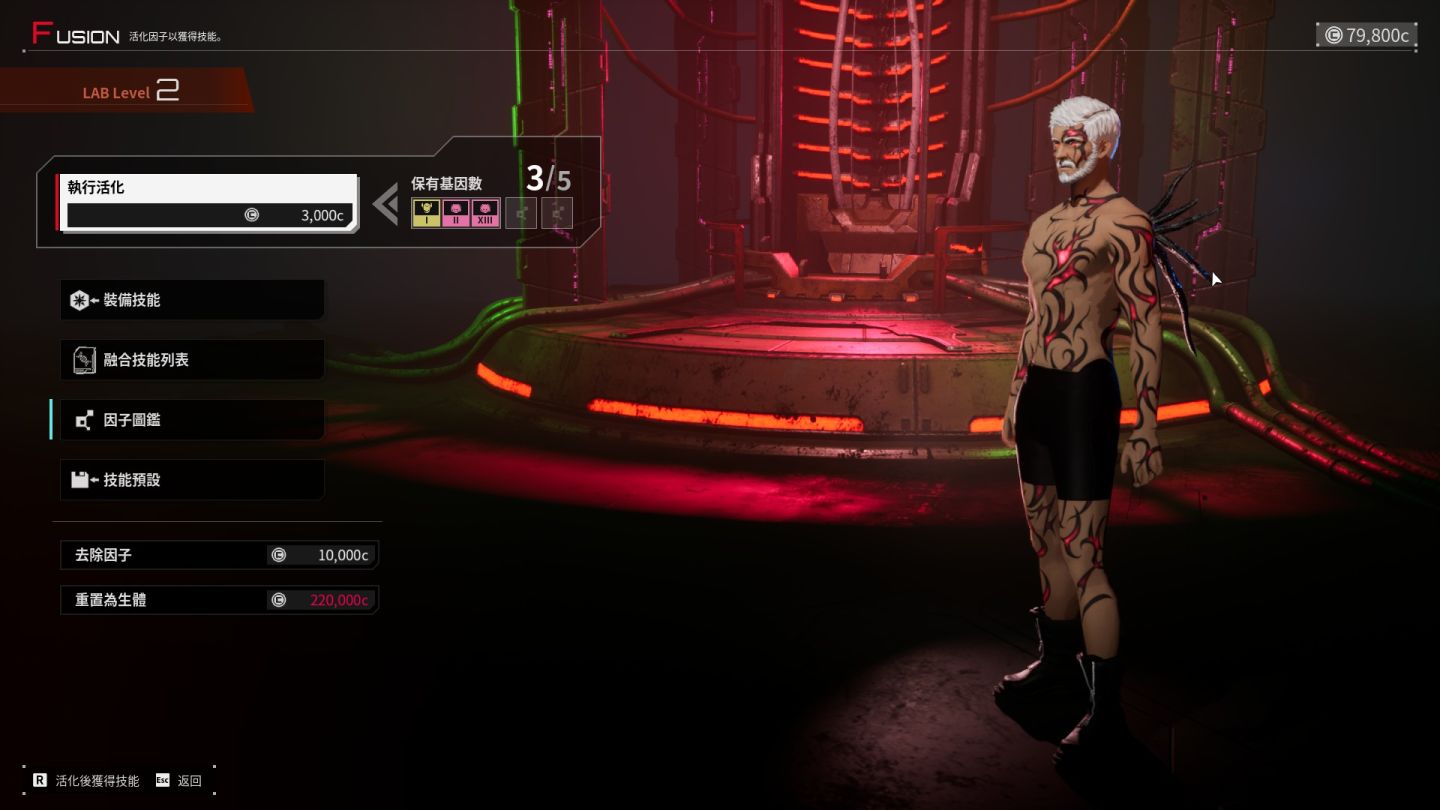
Task: Choose the 重置為生體 reset option
Action: (219, 600)
